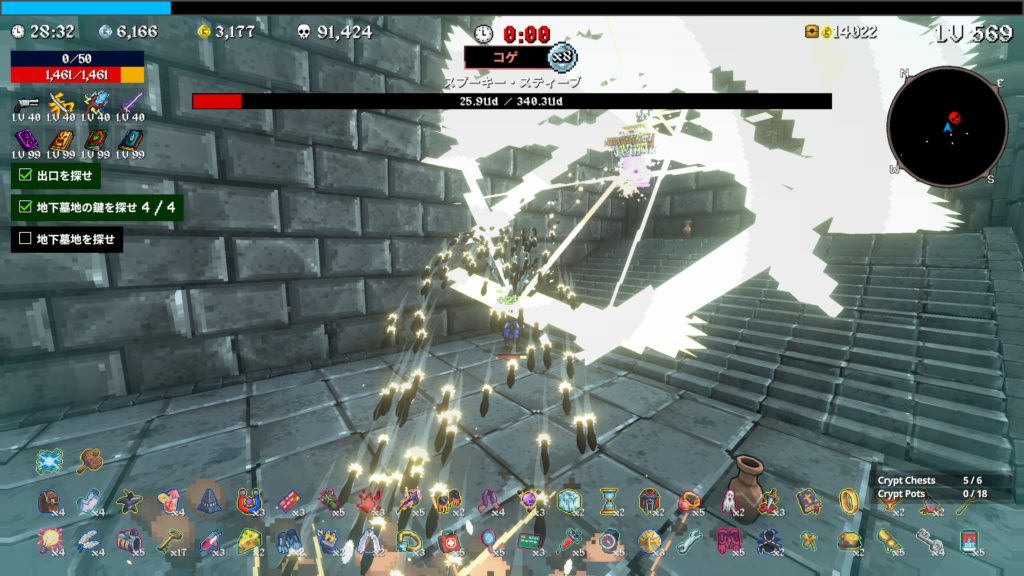The height and width of the screenshot is (576, 1024).
Task: Click the unchecked 地下墓地を探せ objective
Action: click(x=67, y=239)
